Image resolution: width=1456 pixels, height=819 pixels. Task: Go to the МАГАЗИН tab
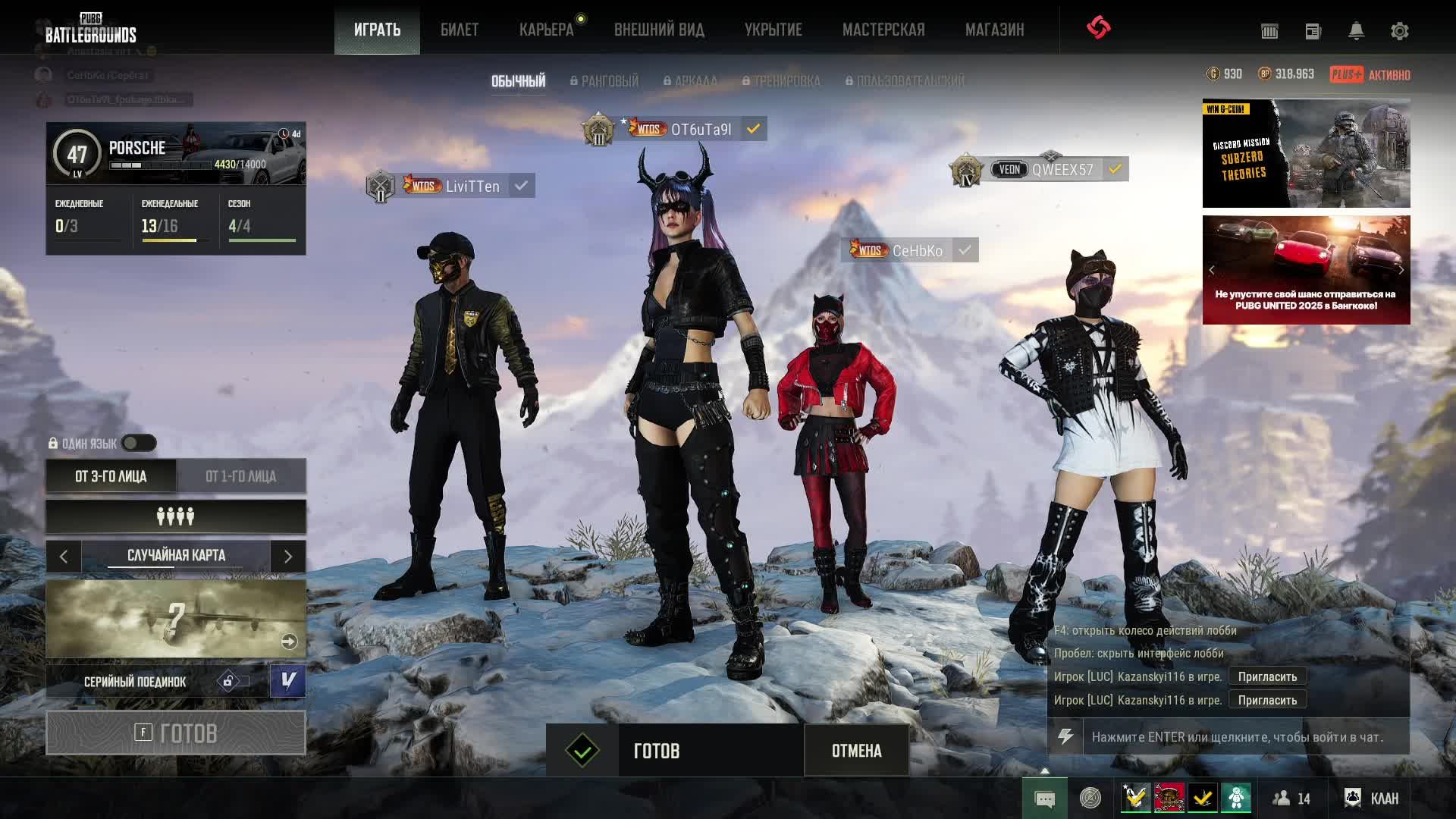[x=994, y=30]
